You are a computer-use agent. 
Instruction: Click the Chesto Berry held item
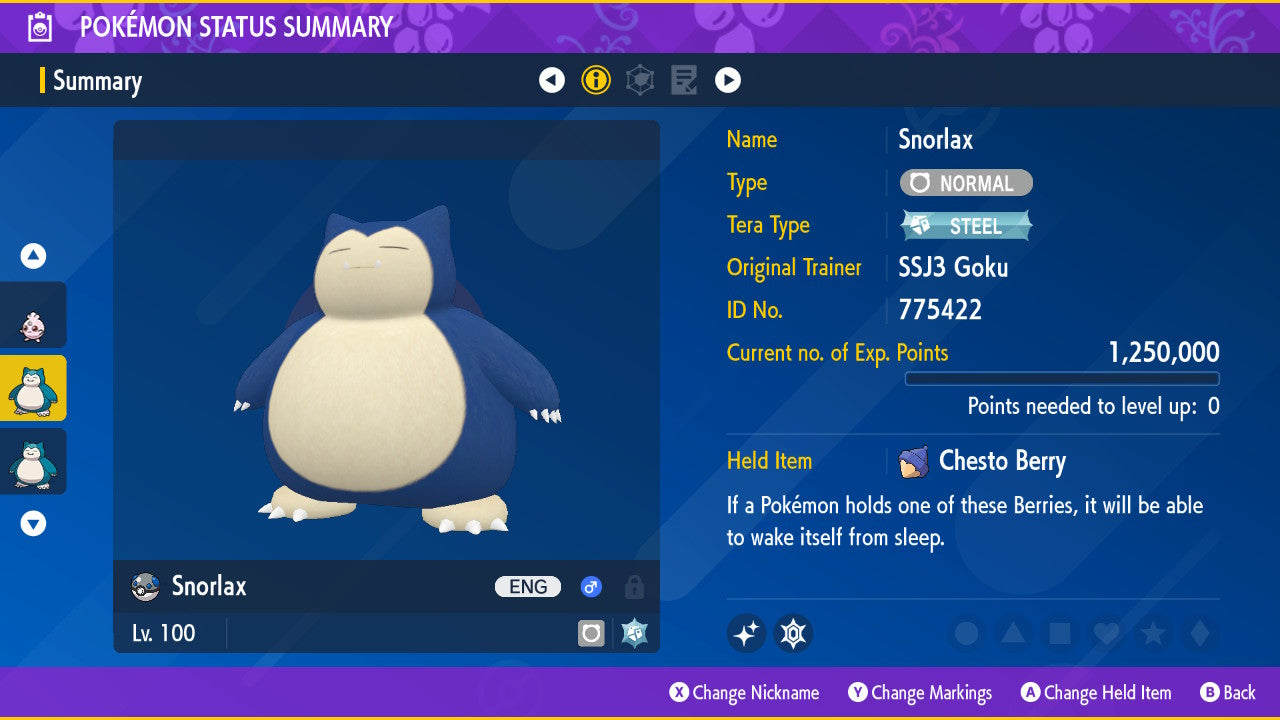(1001, 461)
